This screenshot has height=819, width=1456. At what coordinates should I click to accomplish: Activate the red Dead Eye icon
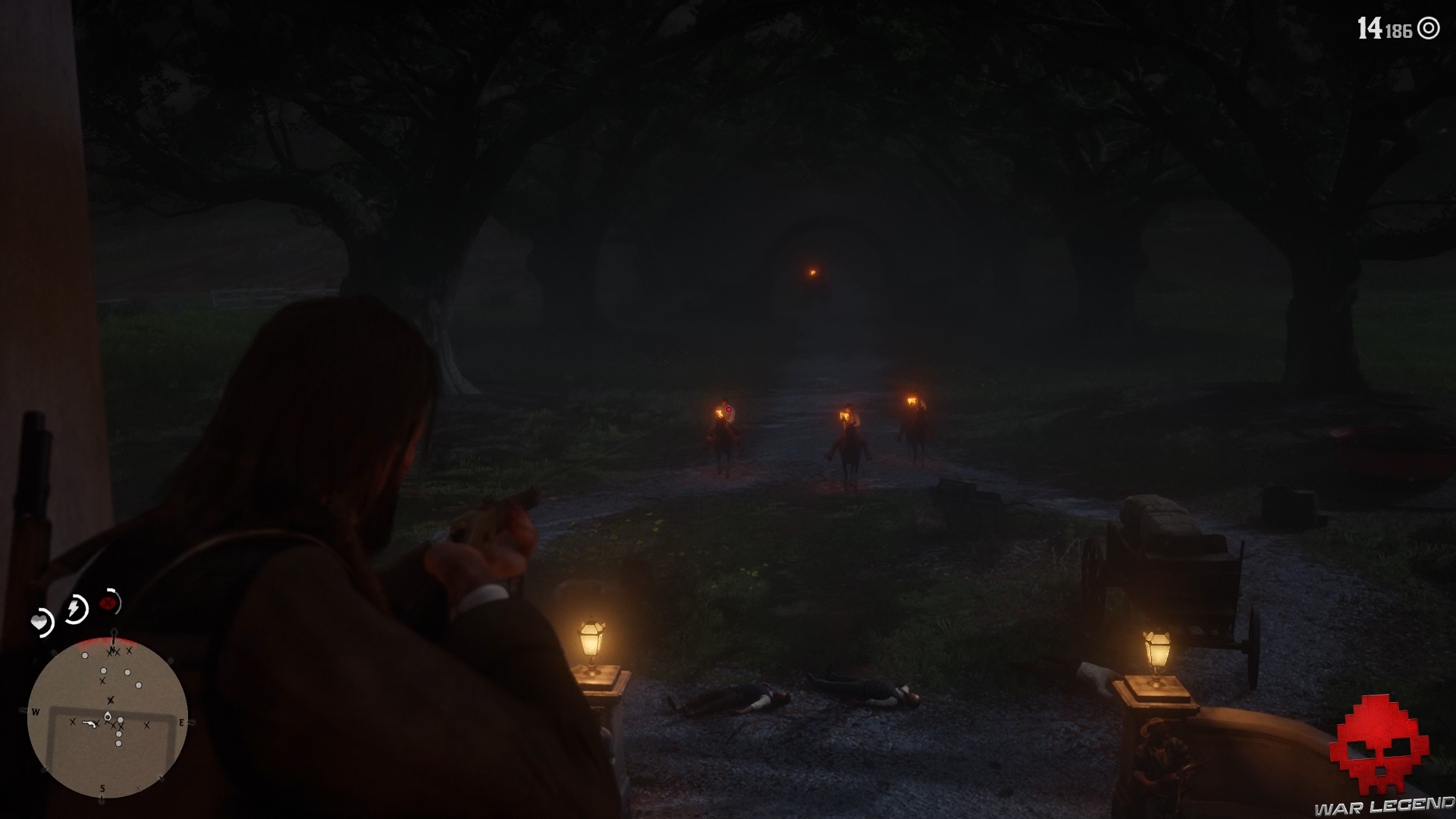(x=108, y=603)
